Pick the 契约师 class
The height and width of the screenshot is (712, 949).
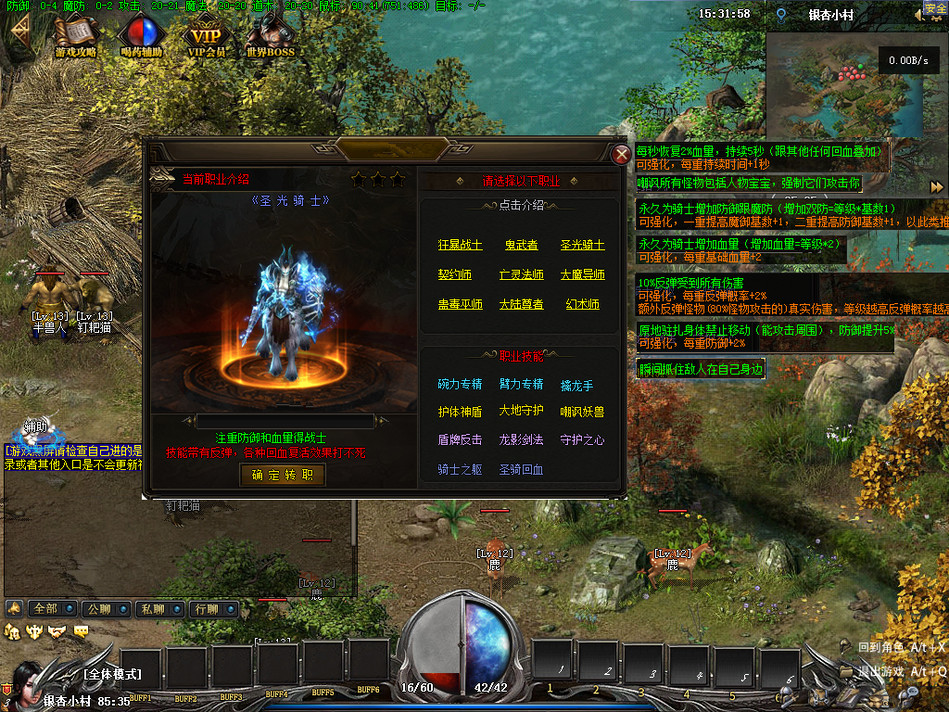[x=455, y=275]
